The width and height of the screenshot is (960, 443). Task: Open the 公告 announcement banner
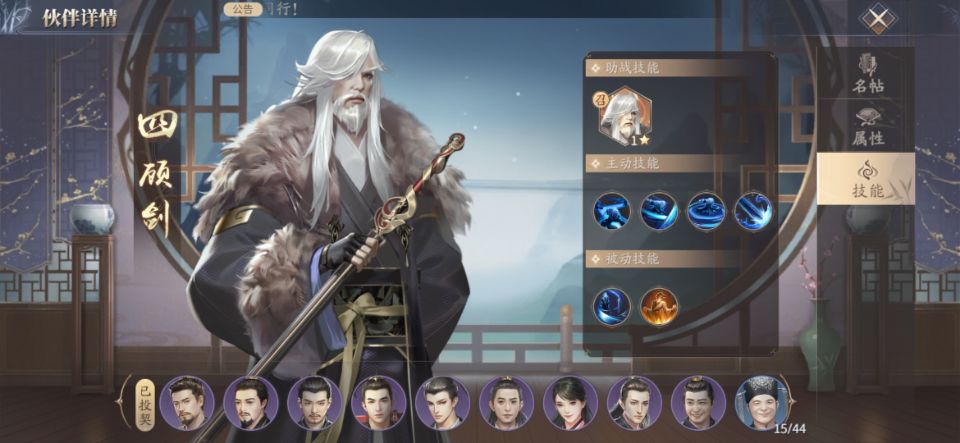point(241,9)
